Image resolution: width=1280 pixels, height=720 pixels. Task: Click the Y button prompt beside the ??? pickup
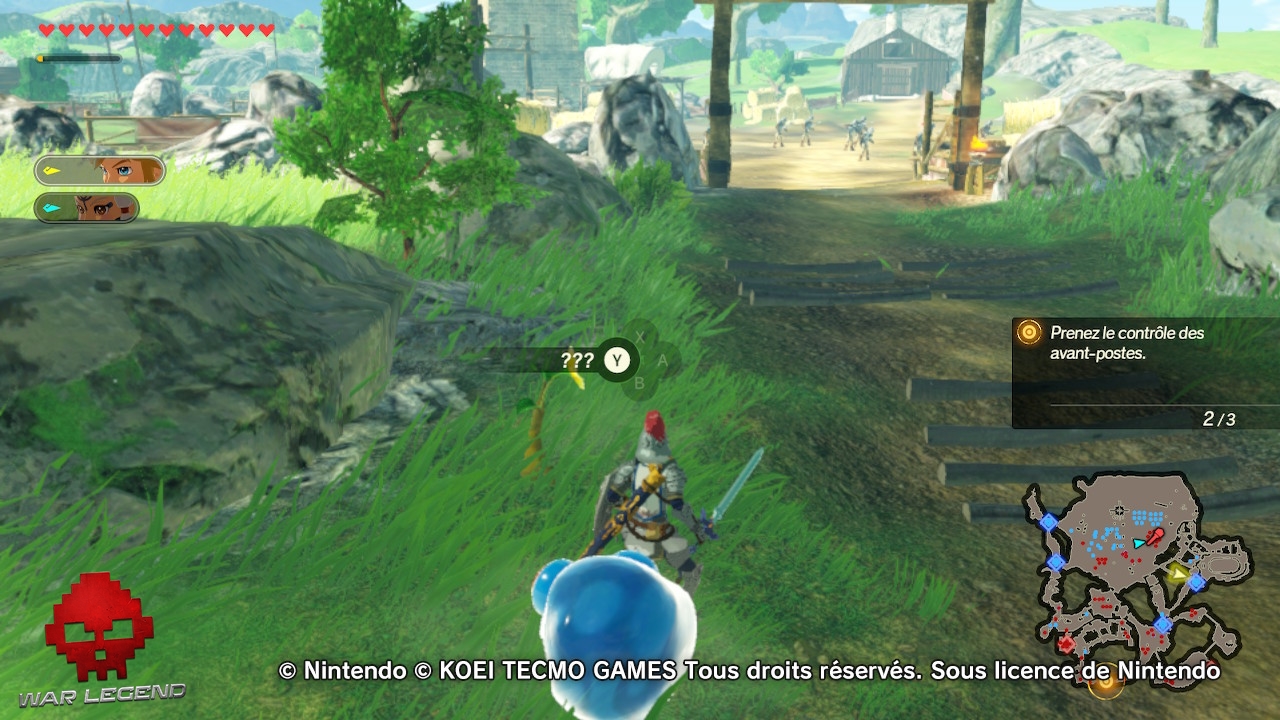point(617,361)
